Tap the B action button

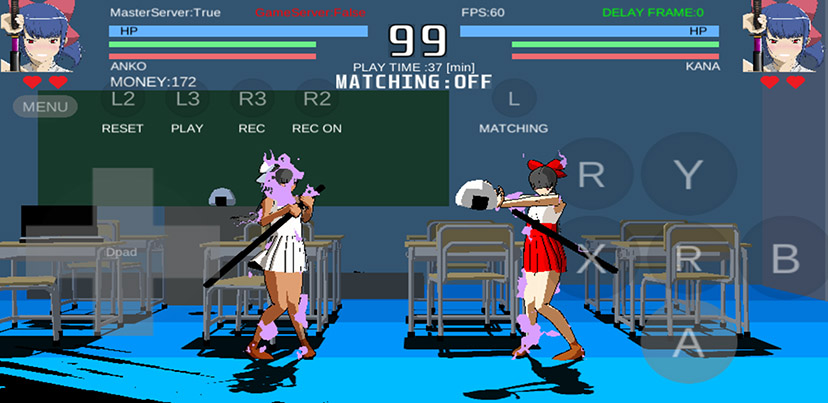(x=786, y=259)
